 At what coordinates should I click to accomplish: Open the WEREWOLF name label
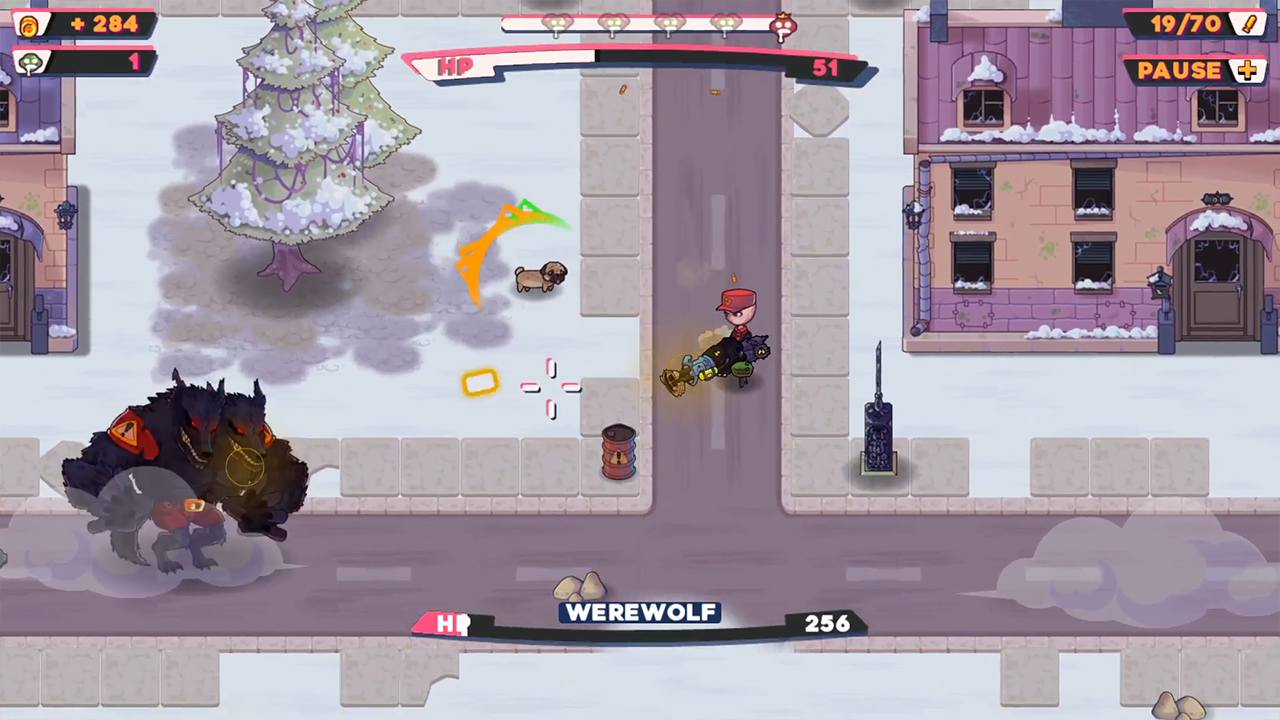pyautogui.click(x=640, y=612)
